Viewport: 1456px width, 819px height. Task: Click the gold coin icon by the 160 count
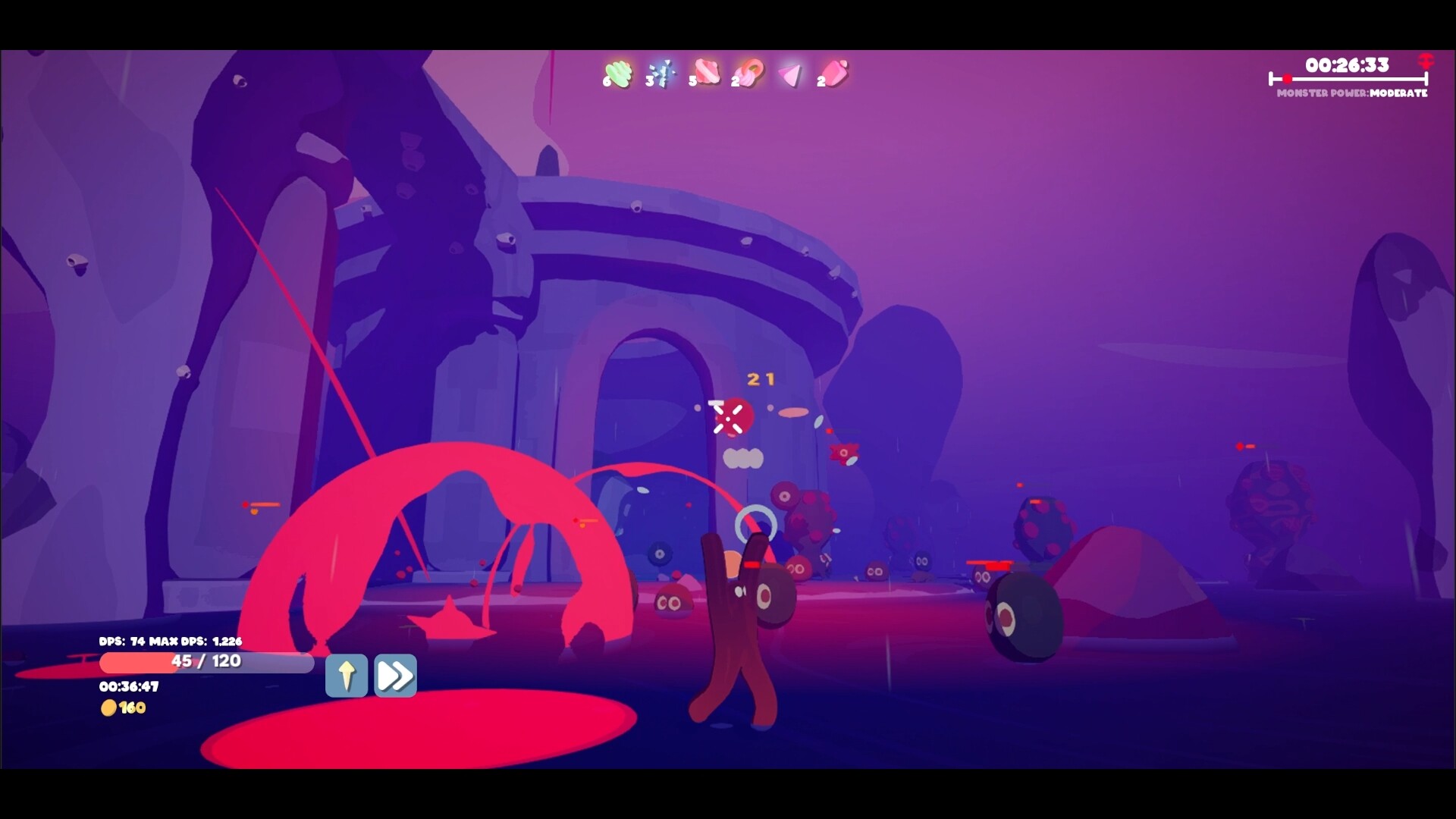111,708
